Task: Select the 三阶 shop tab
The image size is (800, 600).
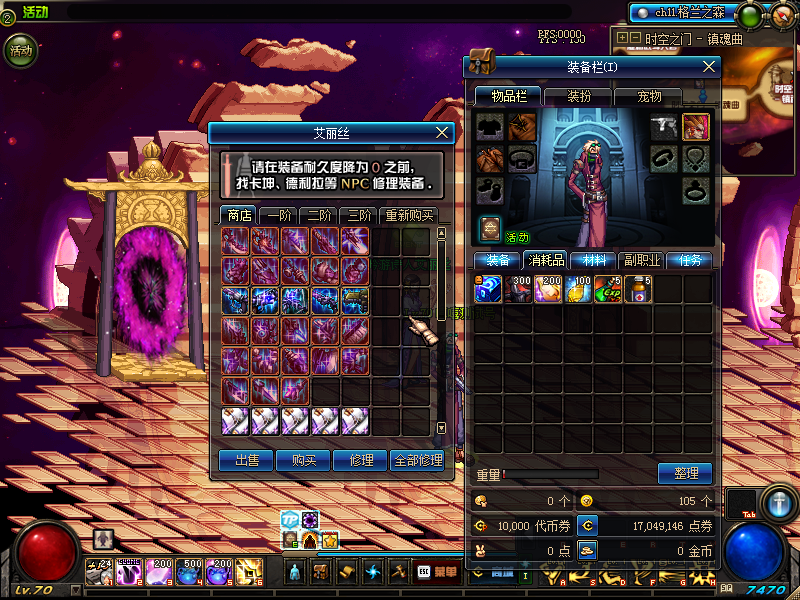Action: click(x=357, y=215)
